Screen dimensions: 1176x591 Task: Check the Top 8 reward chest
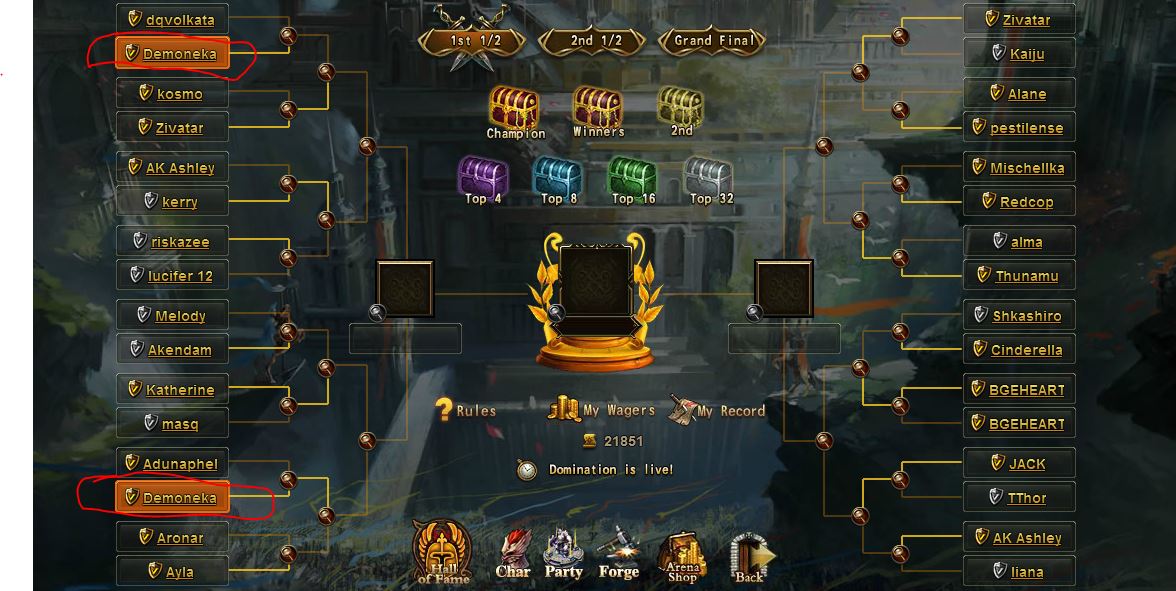pyautogui.click(x=558, y=177)
